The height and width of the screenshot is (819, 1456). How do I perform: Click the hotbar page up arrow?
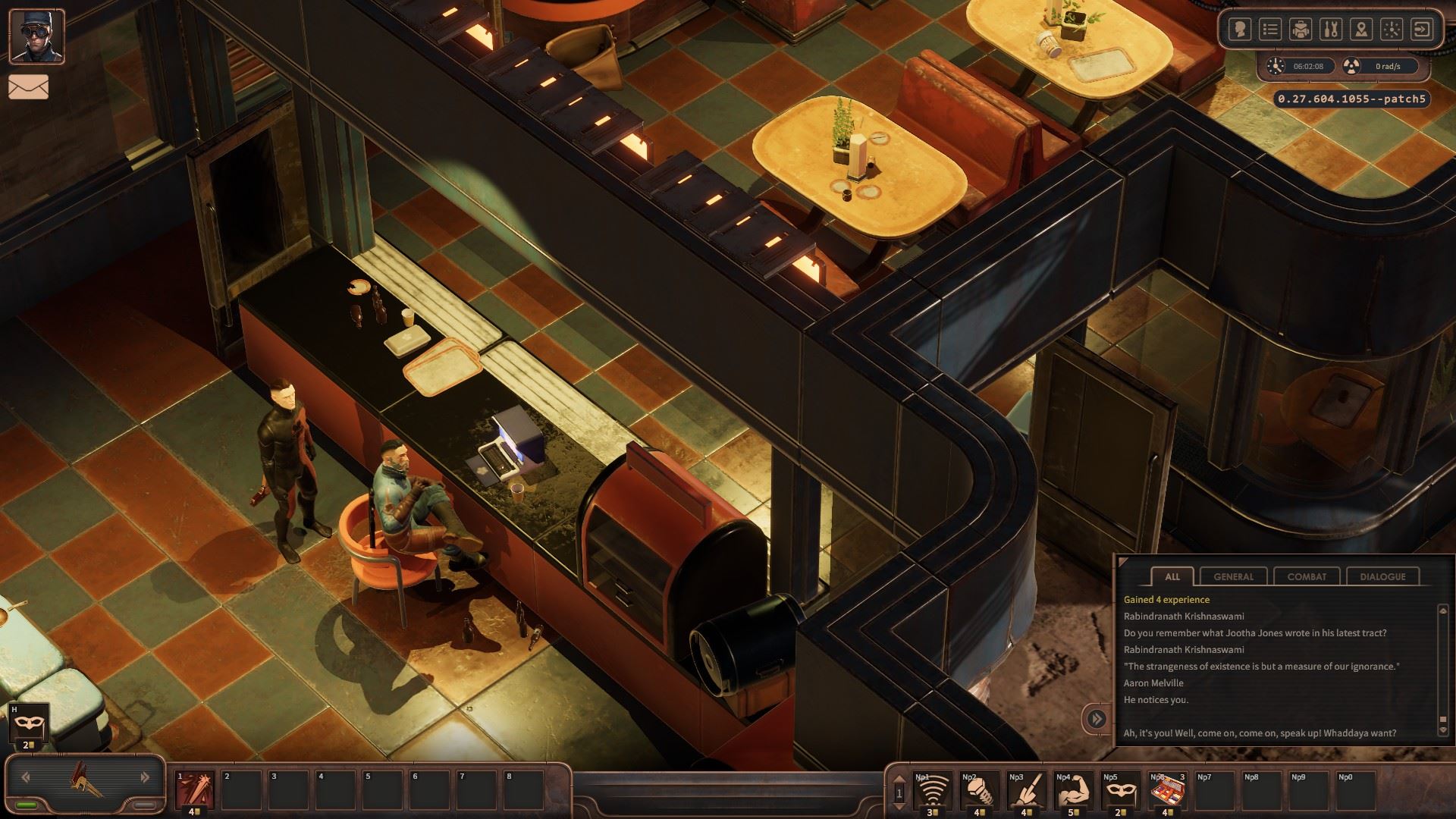[899, 778]
